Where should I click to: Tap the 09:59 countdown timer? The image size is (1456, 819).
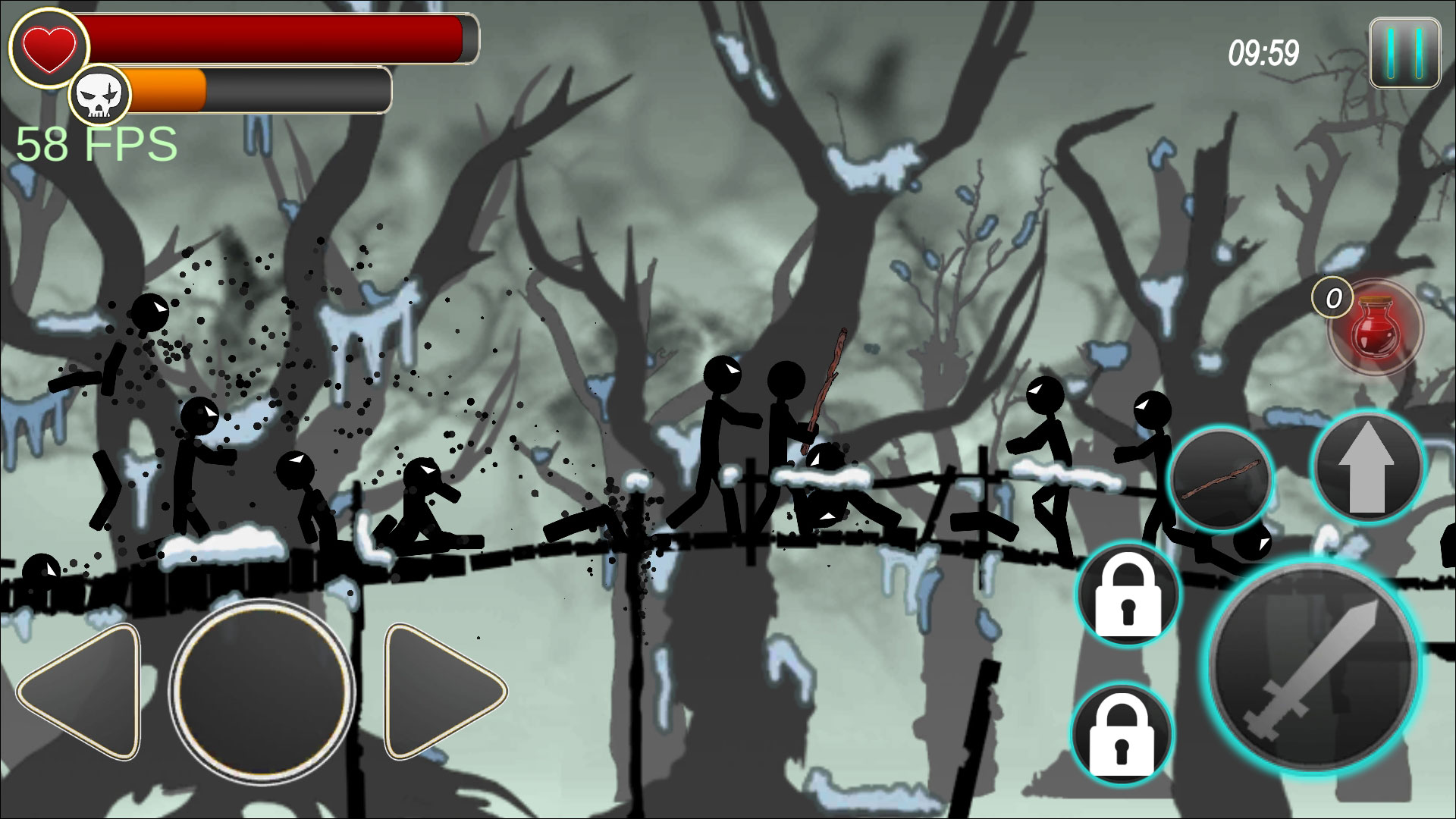pos(1263,51)
